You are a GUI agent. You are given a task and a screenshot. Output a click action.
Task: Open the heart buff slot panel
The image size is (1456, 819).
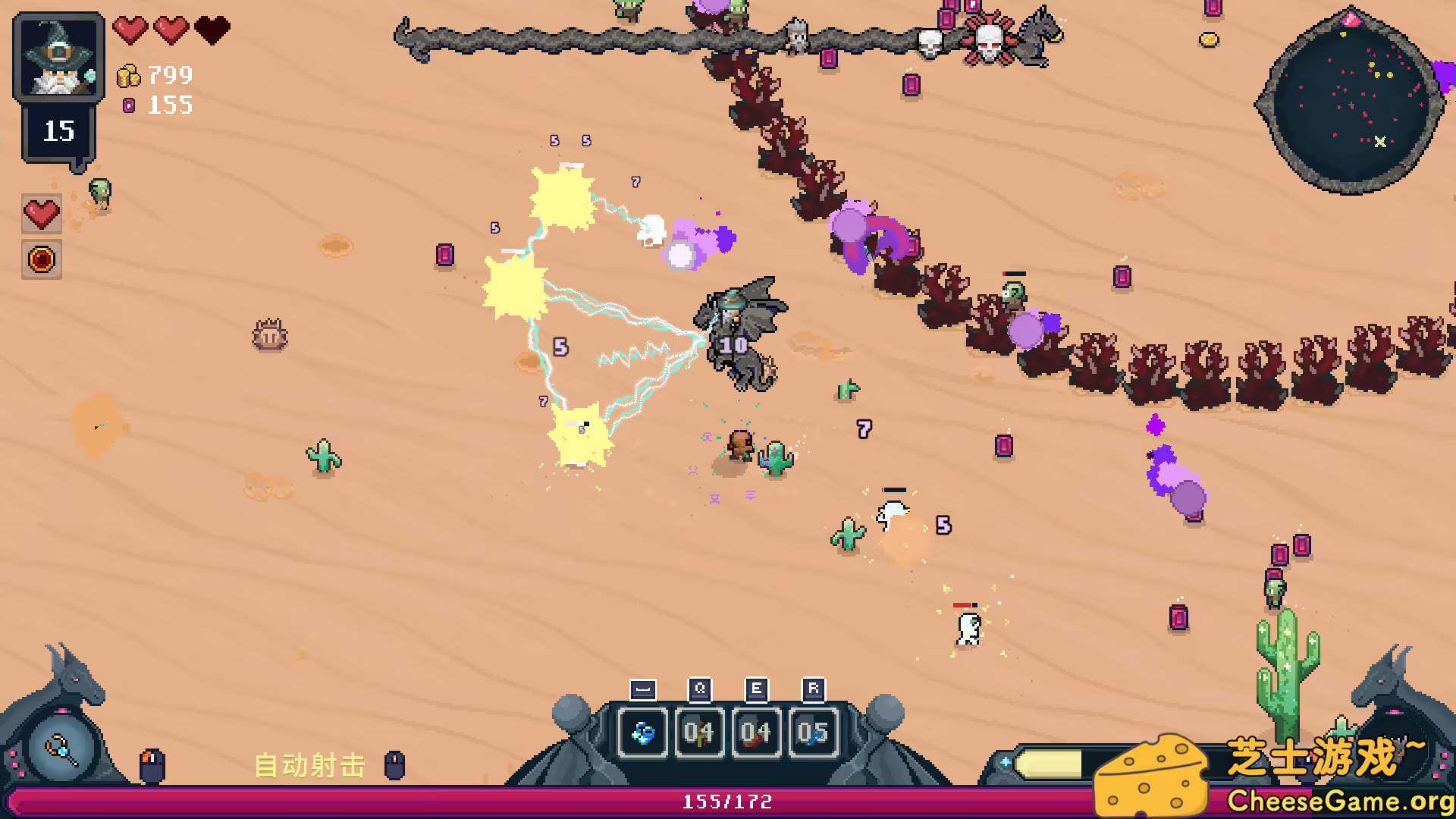click(x=42, y=213)
